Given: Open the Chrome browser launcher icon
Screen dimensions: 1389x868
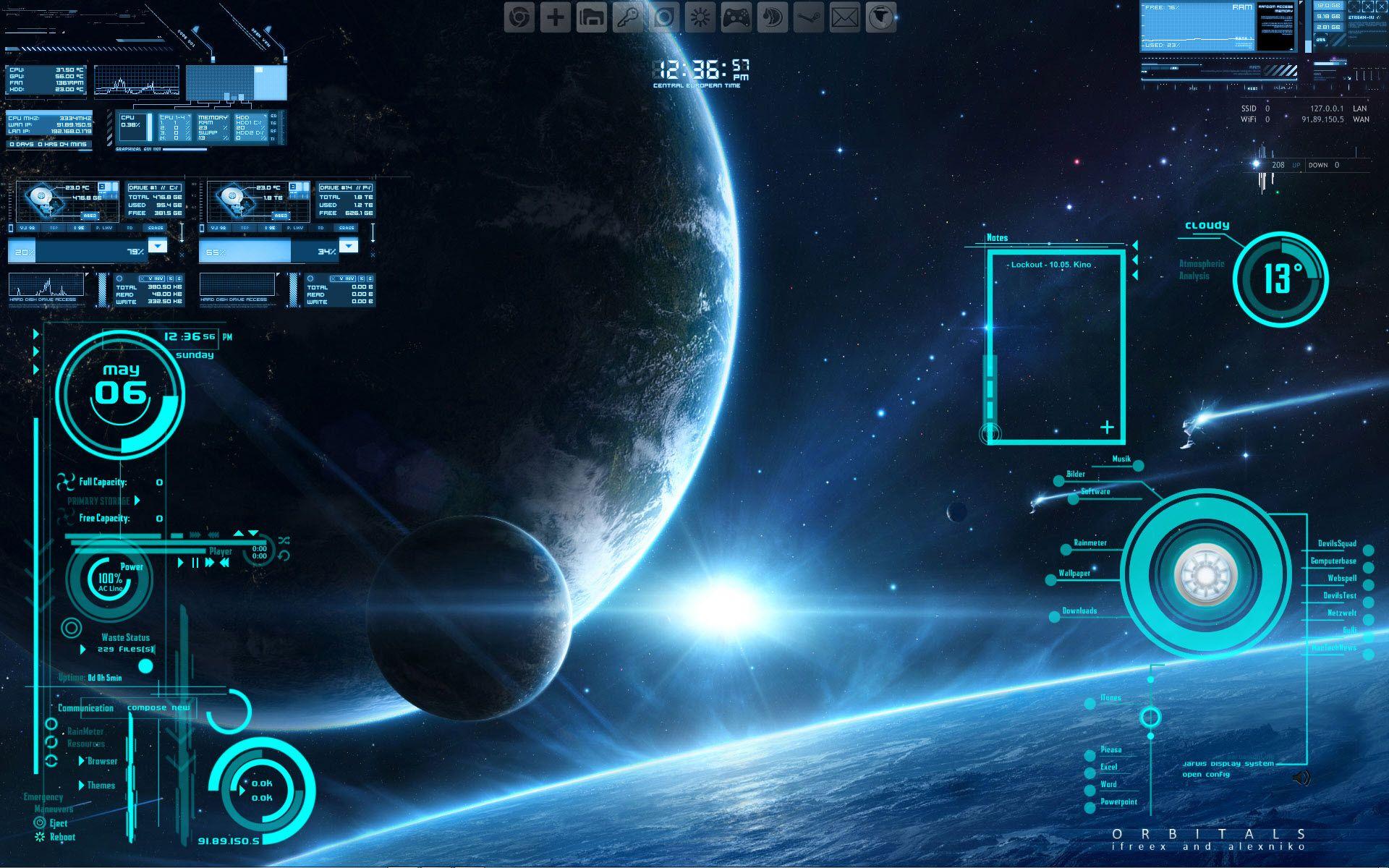Looking at the screenshot, I should point(519,18).
